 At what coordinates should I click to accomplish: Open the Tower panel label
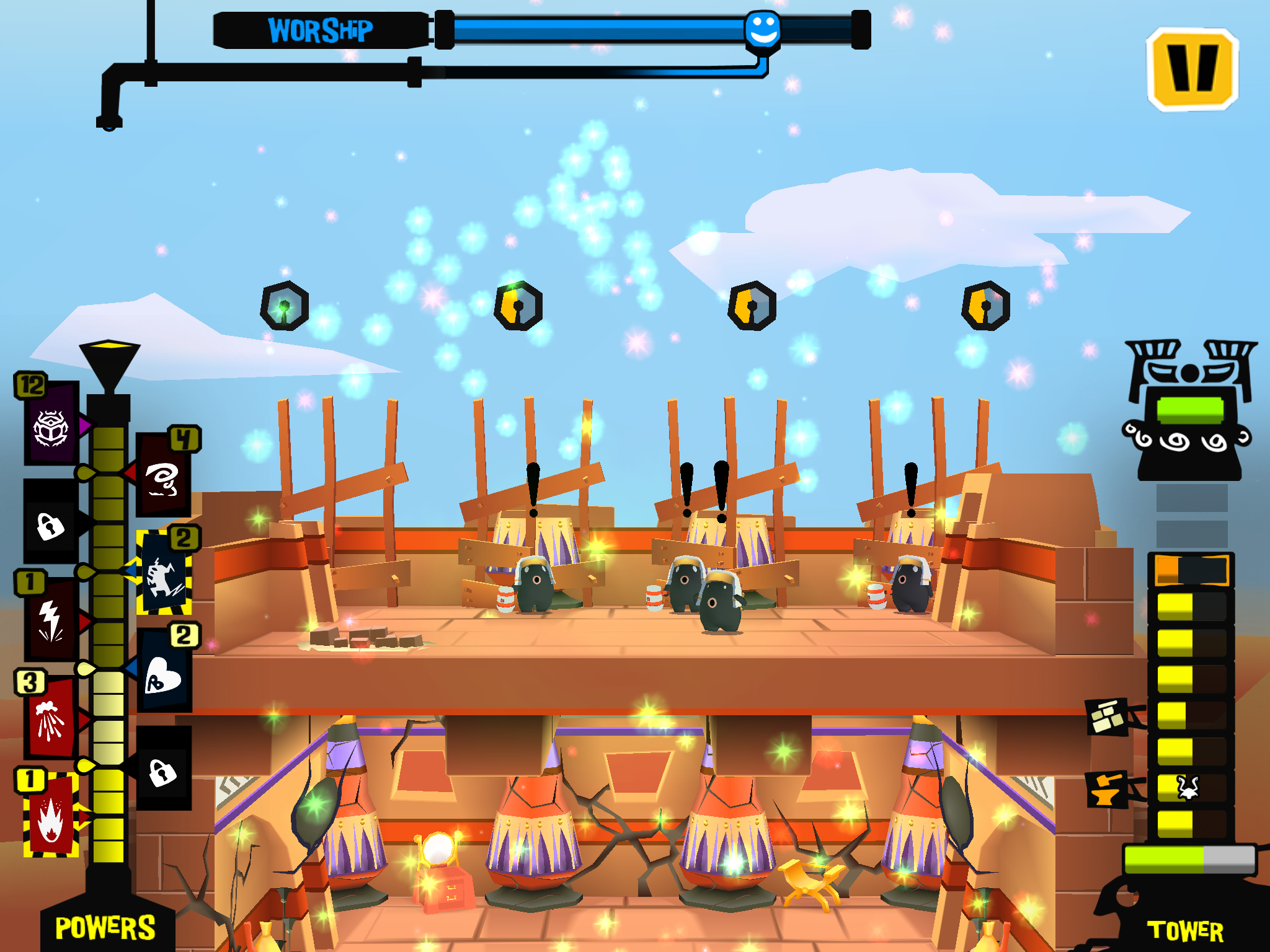(1185, 930)
